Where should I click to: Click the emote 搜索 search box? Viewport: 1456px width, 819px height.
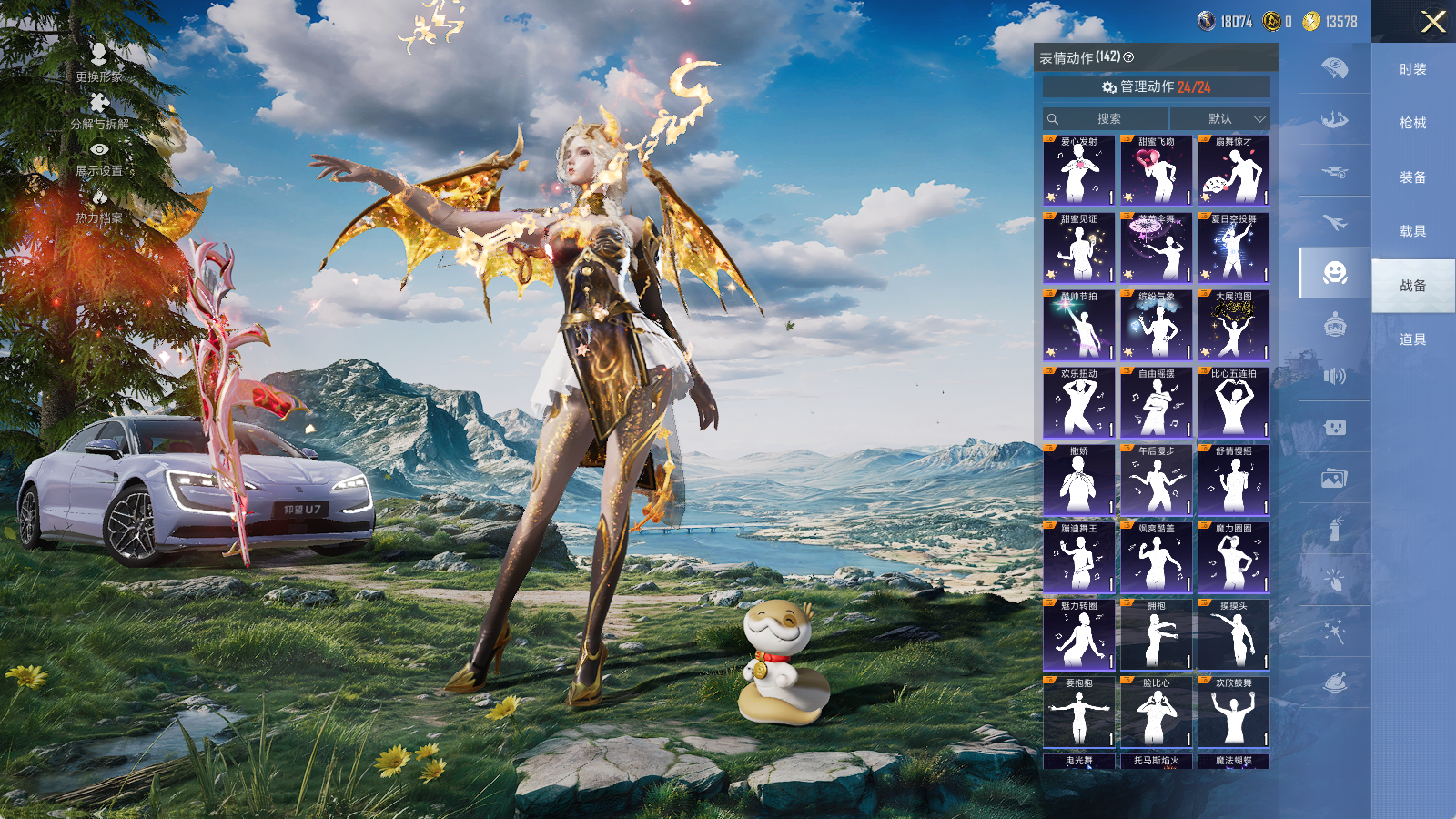click(x=1106, y=119)
